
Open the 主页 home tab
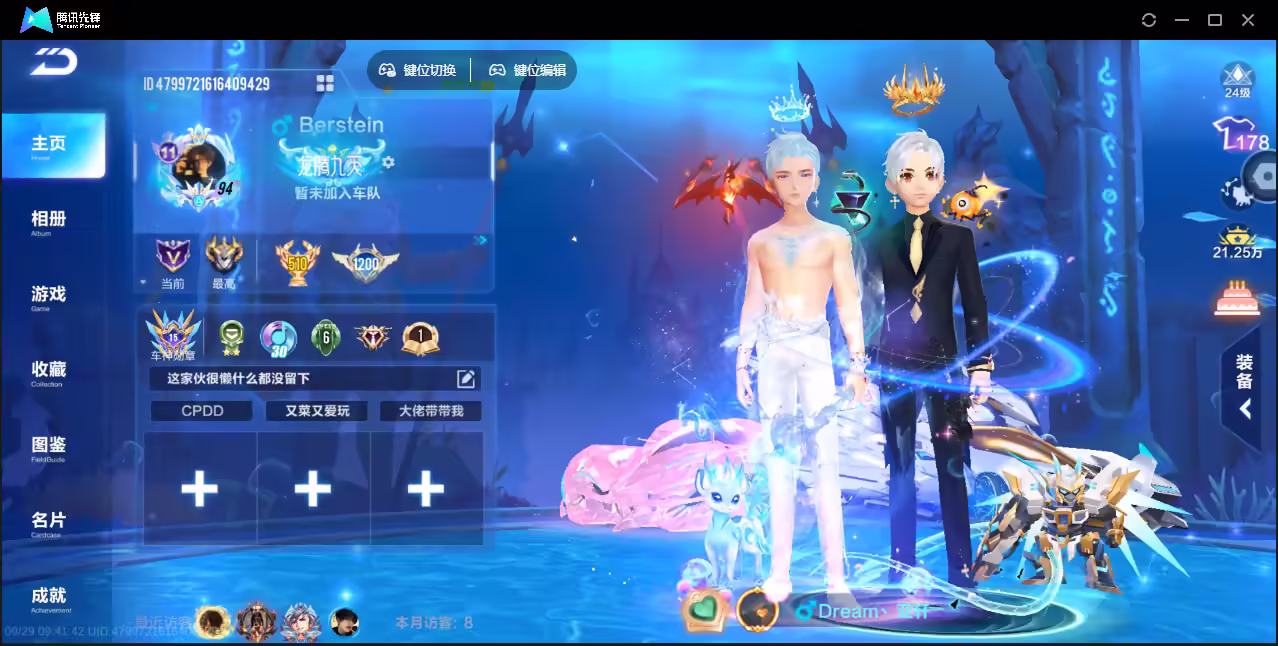[52, 145]
